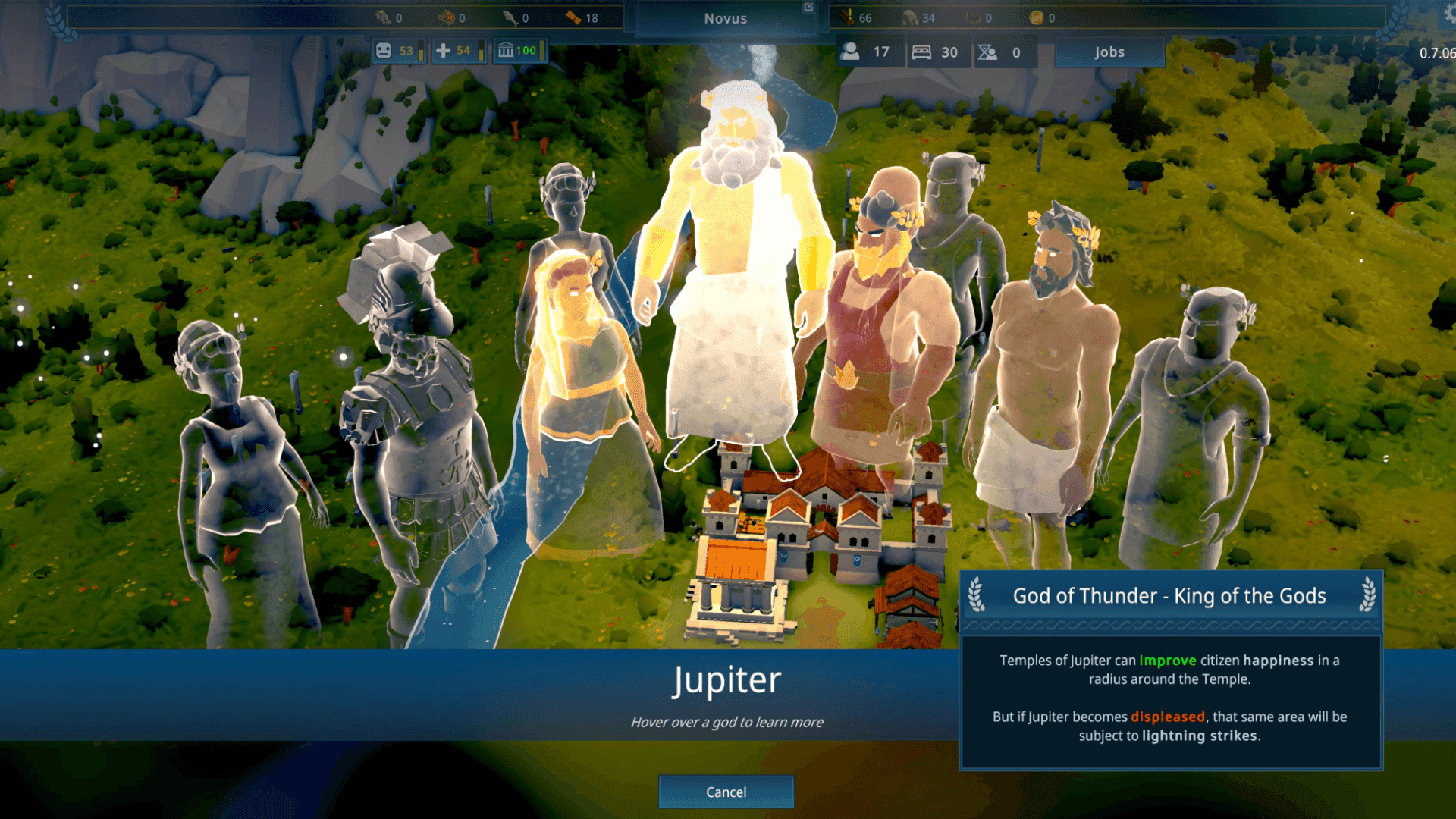Select the hourglass icon showing 0

tap(986, 52)
